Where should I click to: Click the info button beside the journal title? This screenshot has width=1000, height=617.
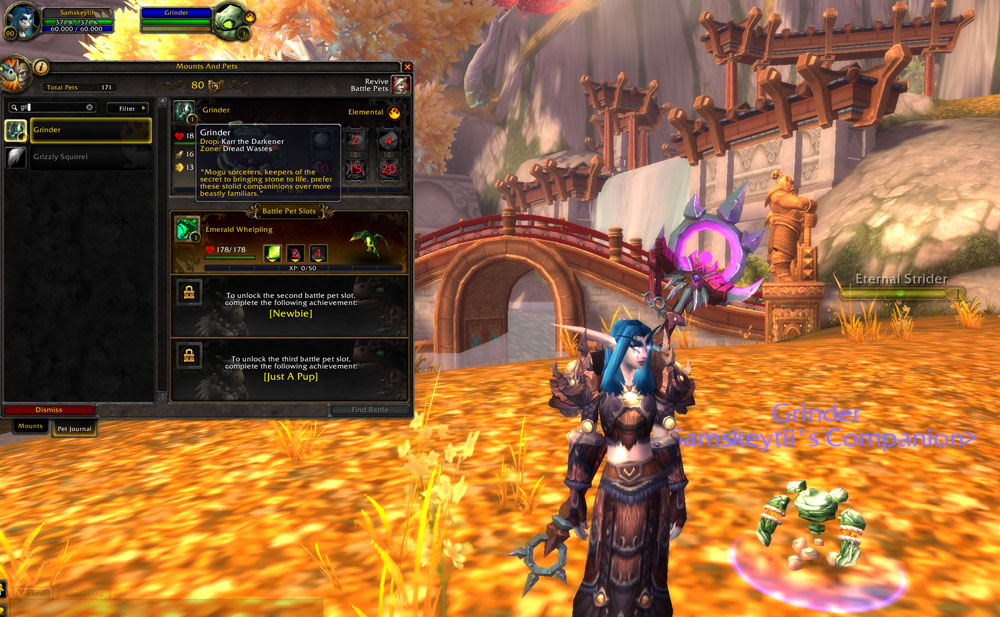(41, 67)
